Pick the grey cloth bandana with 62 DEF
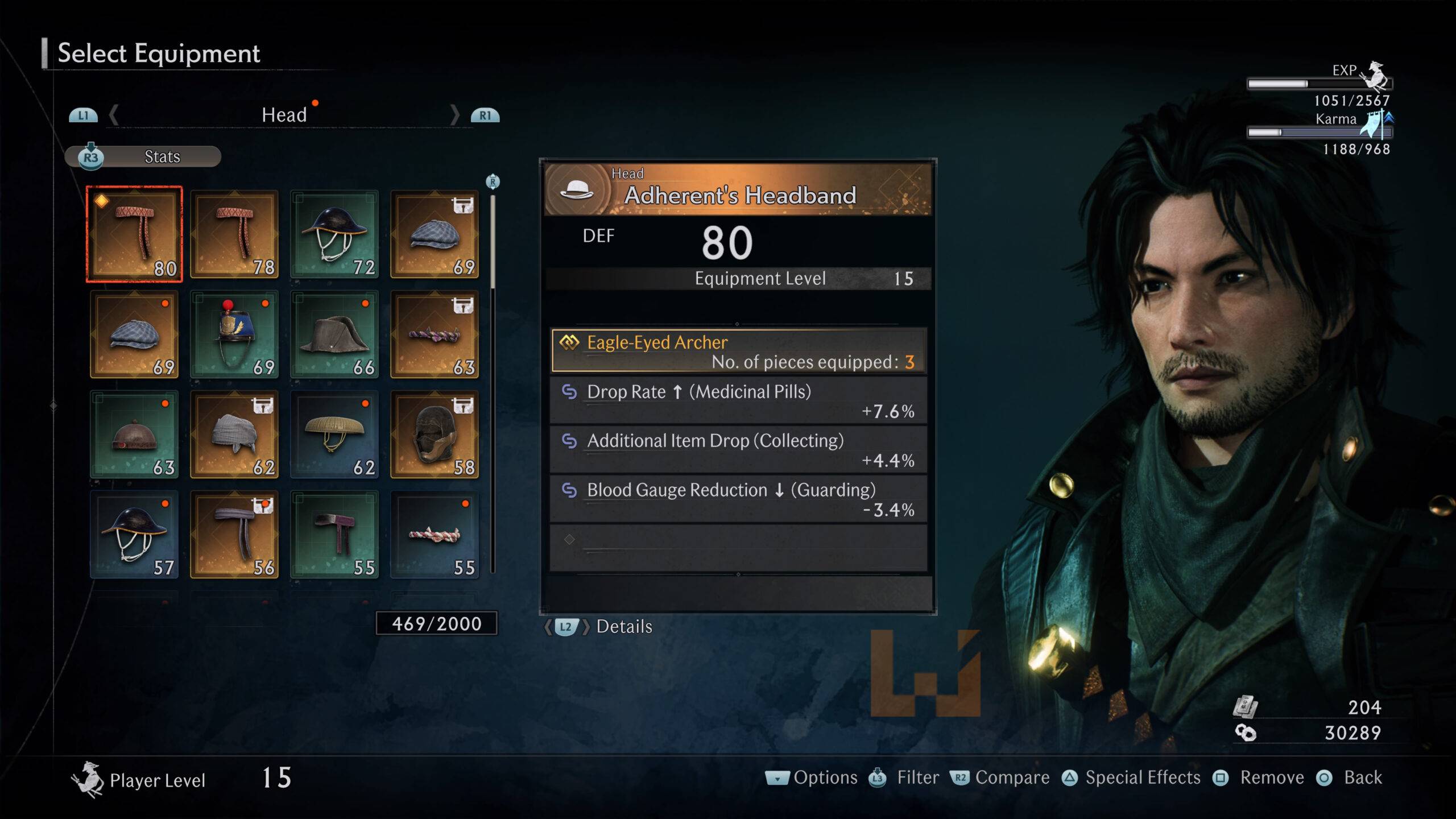The width and height of the screenshot is (1456, 819). 234,435
